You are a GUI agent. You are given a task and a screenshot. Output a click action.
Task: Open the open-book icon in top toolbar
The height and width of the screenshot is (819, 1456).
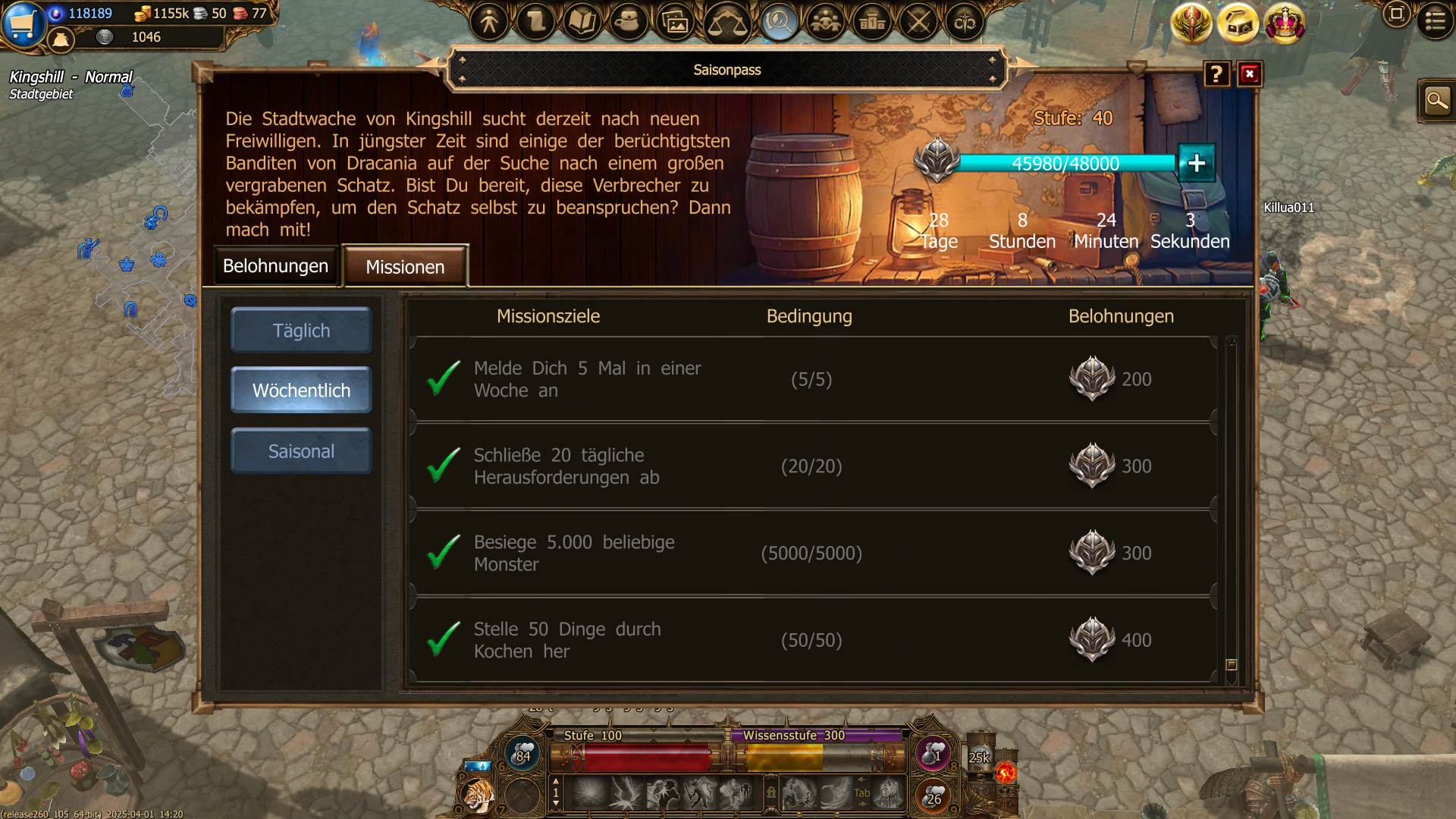[582, 22]
